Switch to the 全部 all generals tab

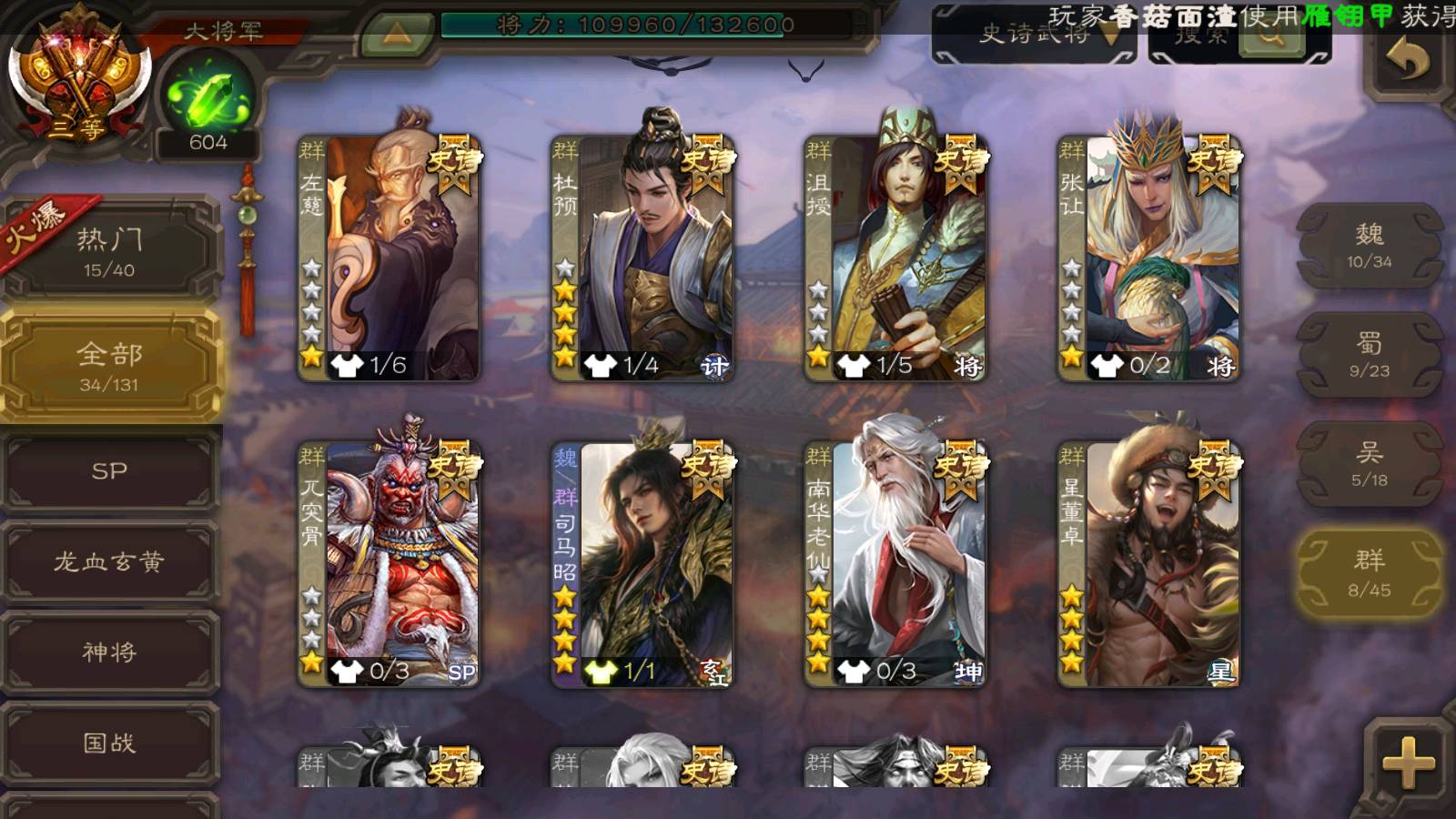109,365
